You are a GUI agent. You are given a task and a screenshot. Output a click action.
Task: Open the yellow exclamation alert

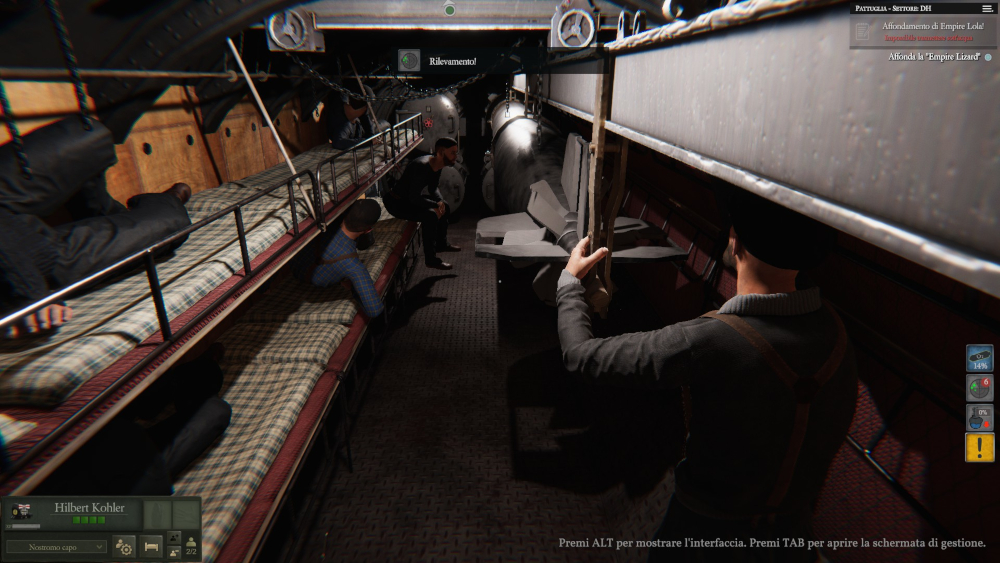(x=980, y=447)
